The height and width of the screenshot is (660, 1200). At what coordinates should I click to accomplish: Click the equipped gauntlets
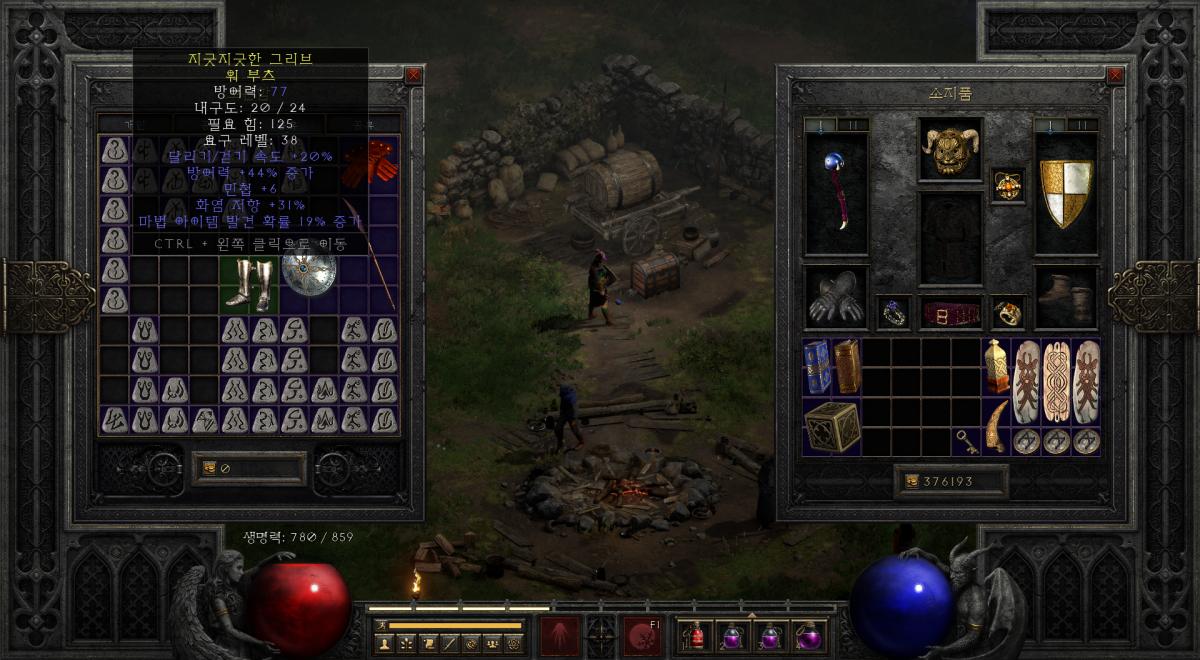coord(836,297)
